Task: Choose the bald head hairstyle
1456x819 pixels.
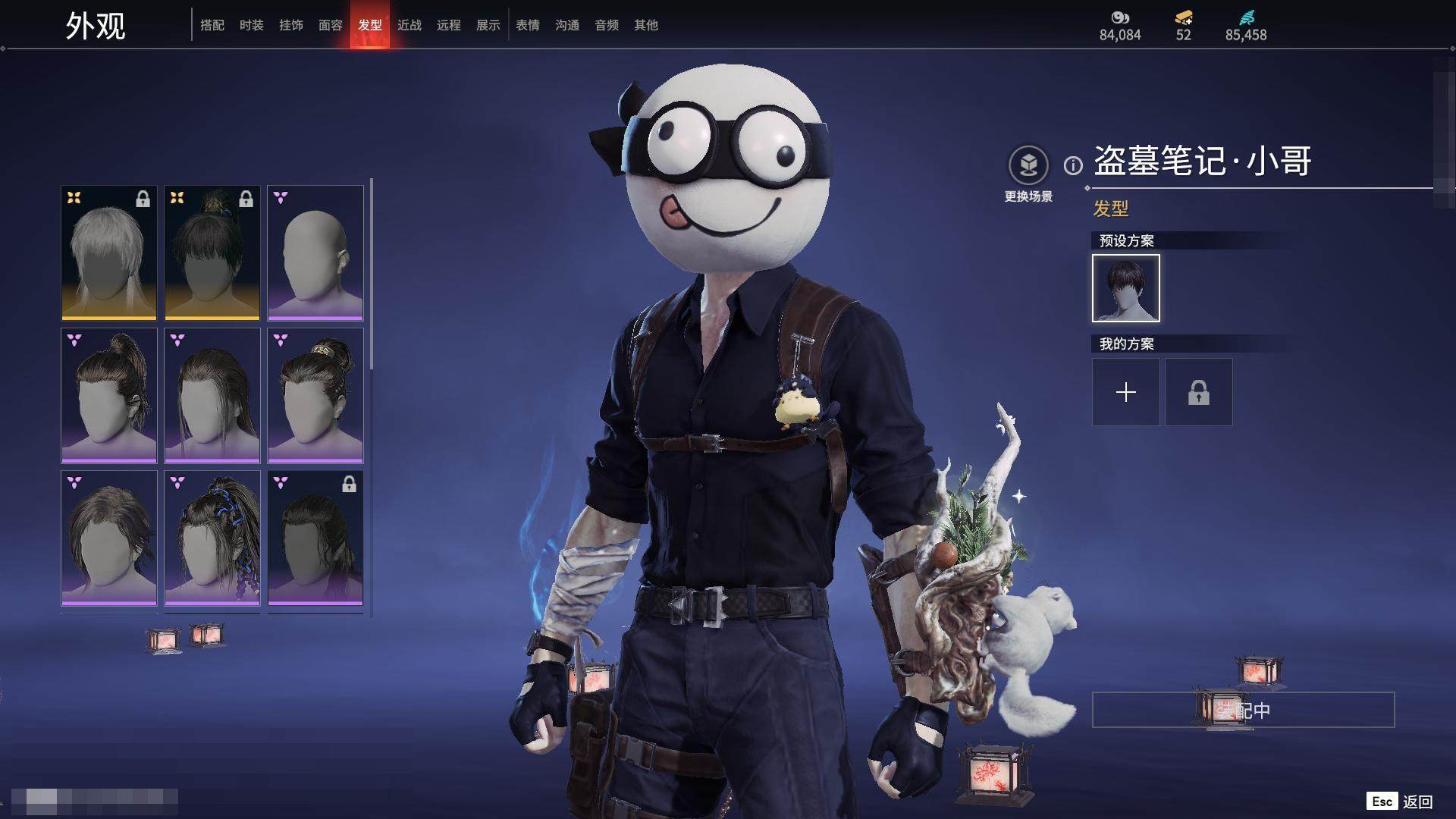Action: (315, 253)
